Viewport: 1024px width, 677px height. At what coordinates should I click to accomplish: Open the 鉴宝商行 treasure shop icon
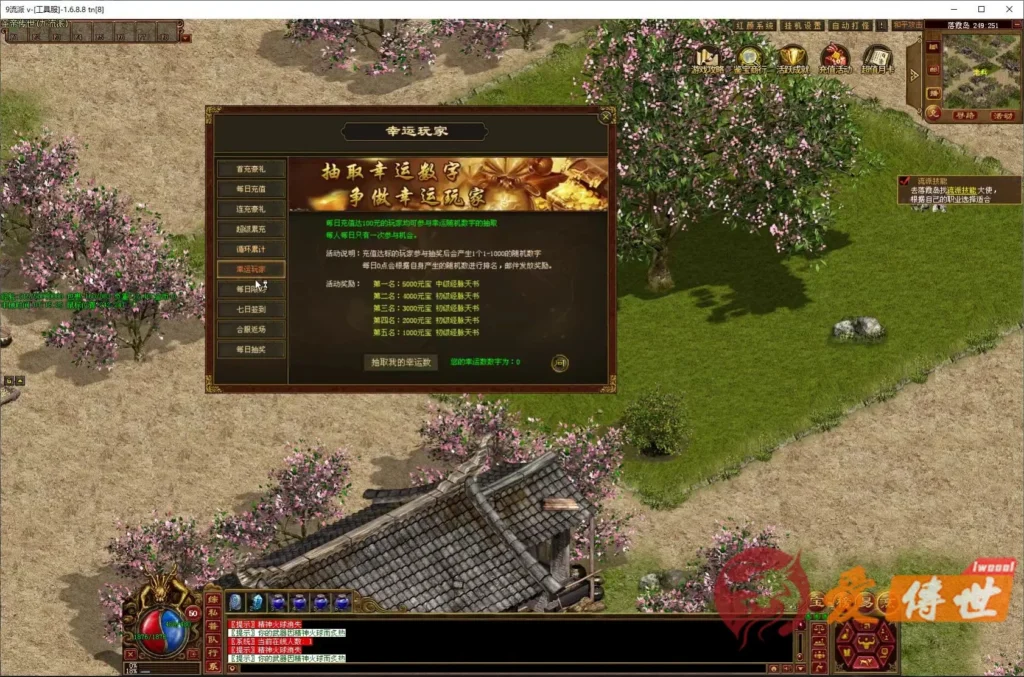point(751,59)
